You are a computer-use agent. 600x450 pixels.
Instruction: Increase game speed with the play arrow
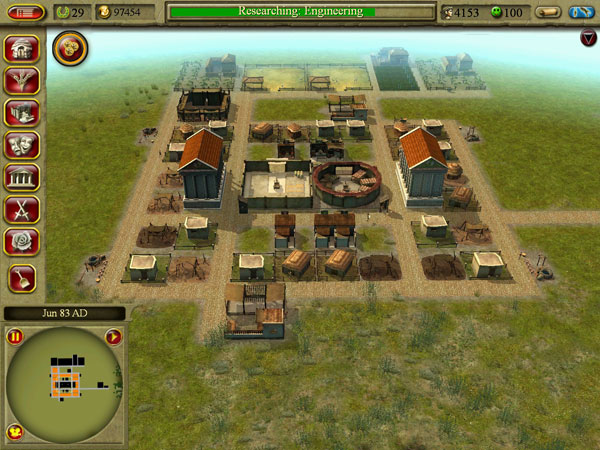click(112, 337)
